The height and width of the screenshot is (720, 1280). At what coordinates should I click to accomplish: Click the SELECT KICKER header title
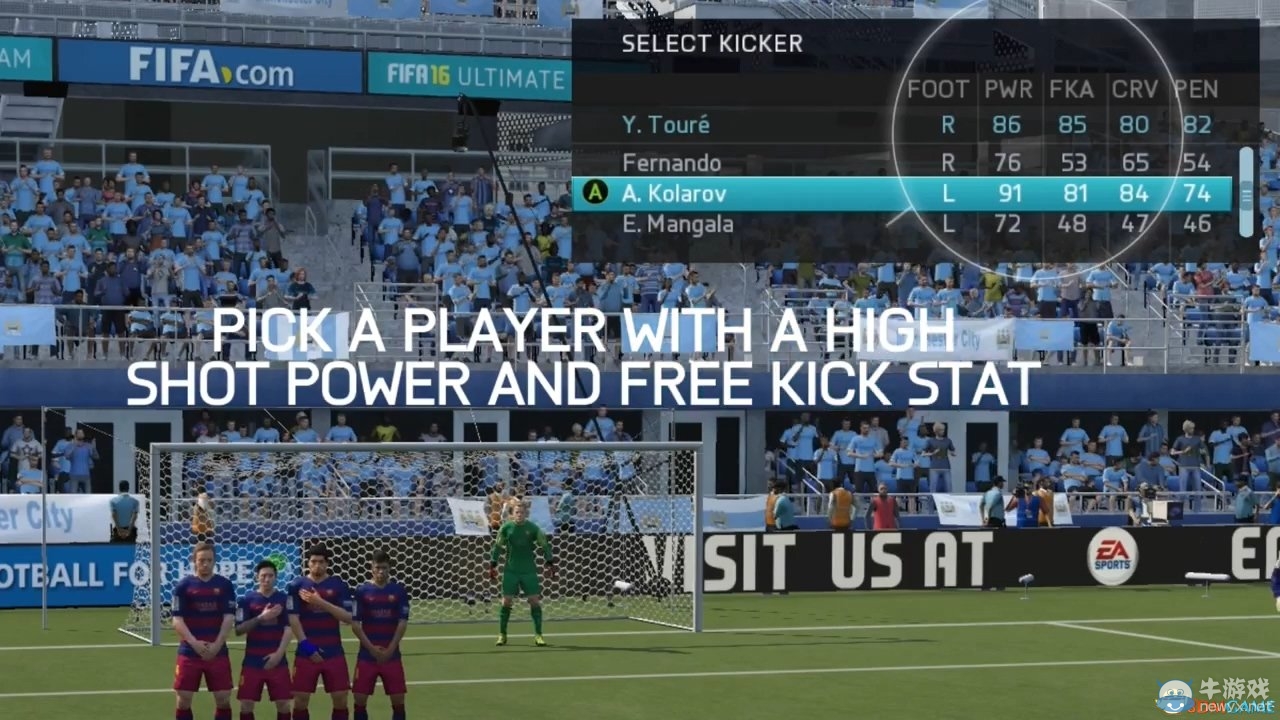pyautogui.click(x=712, y=43)
